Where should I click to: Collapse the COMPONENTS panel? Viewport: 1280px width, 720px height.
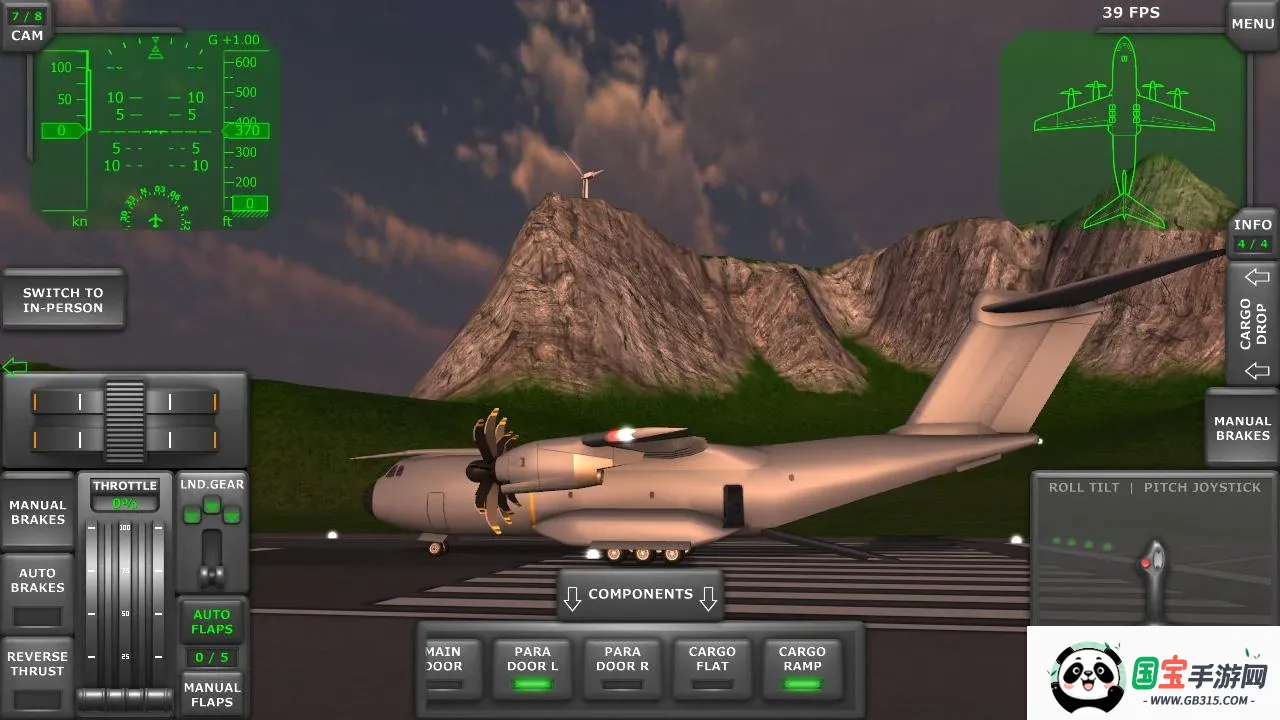640,595
